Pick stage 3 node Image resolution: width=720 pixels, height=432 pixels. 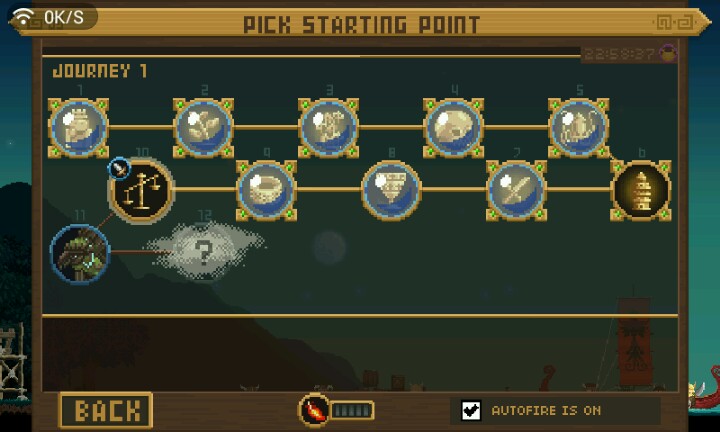(x=329, y=128)
